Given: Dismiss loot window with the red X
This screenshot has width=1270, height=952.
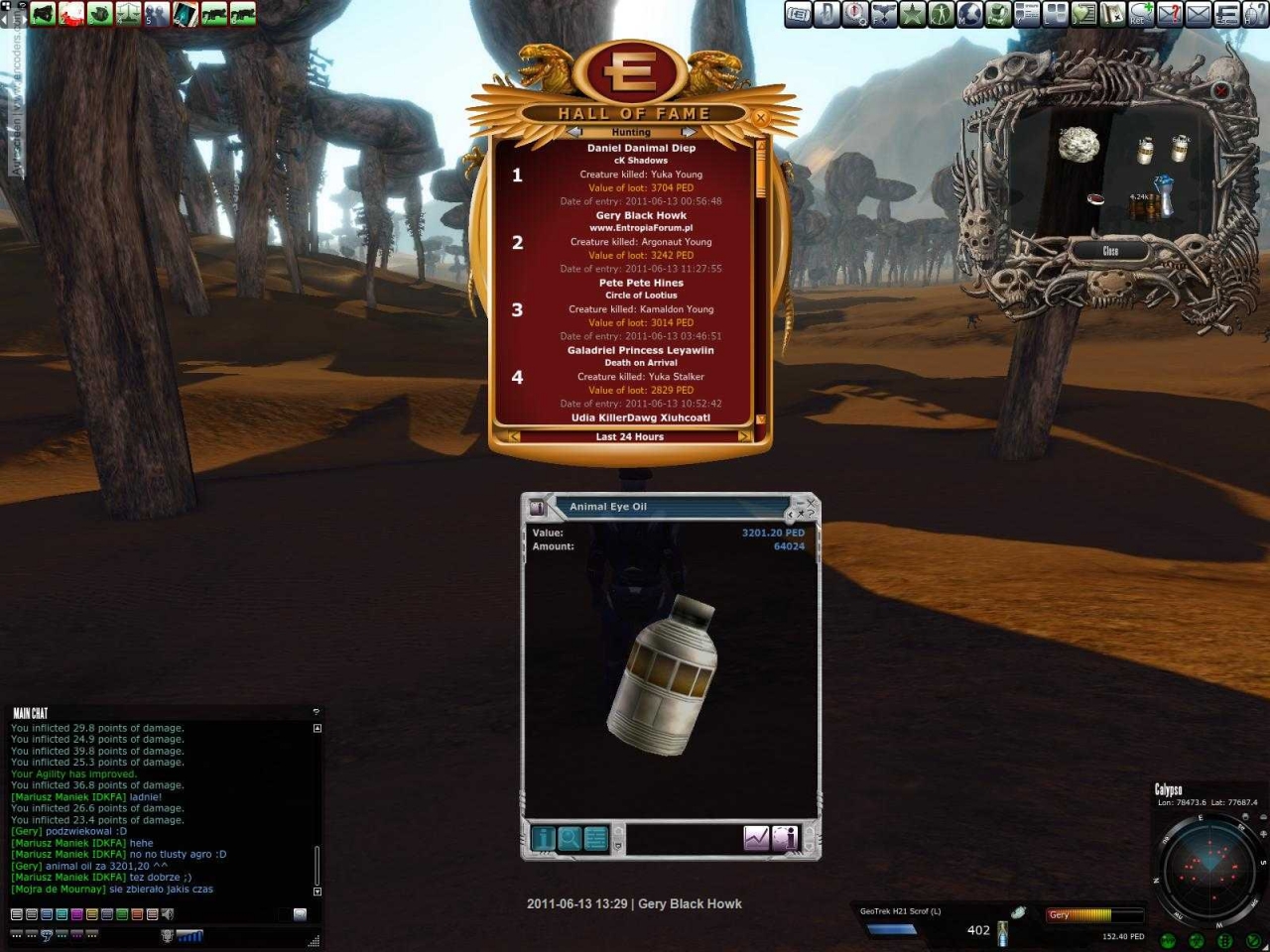Looking at the screenshot, I should coord(1221,90).
